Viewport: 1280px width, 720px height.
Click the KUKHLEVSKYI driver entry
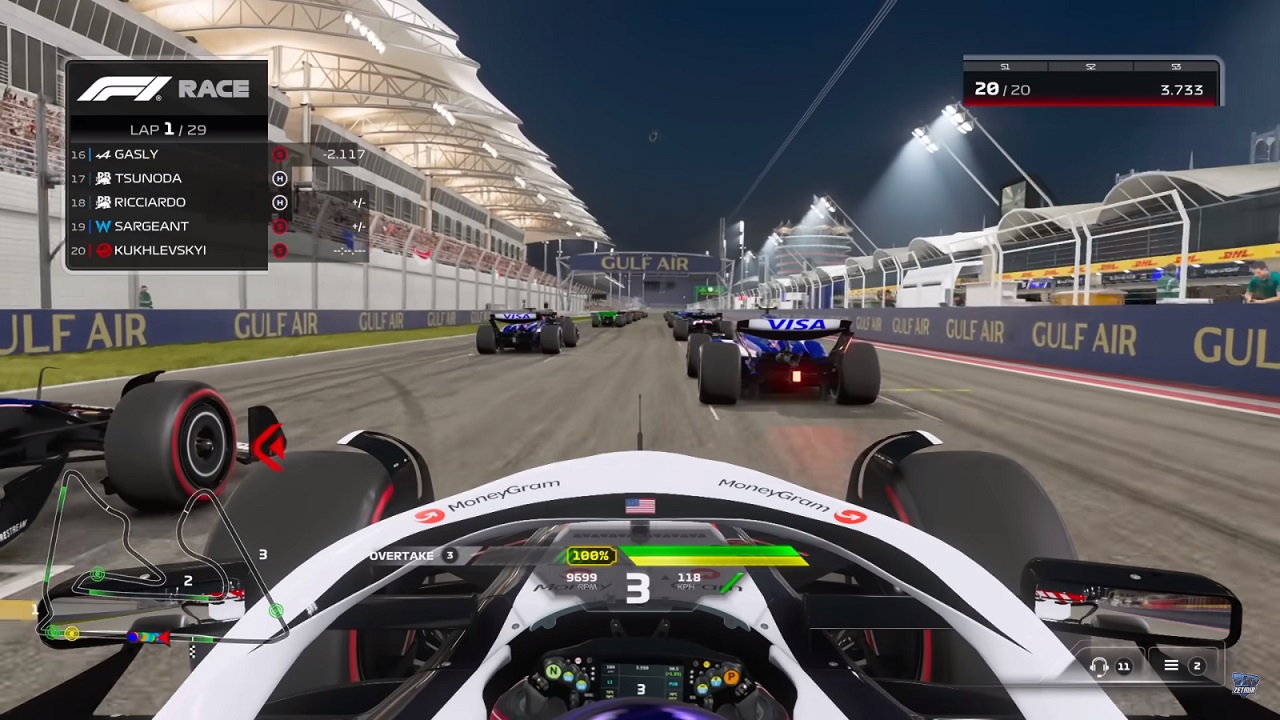pyautogui.click(x=160, y=250)
